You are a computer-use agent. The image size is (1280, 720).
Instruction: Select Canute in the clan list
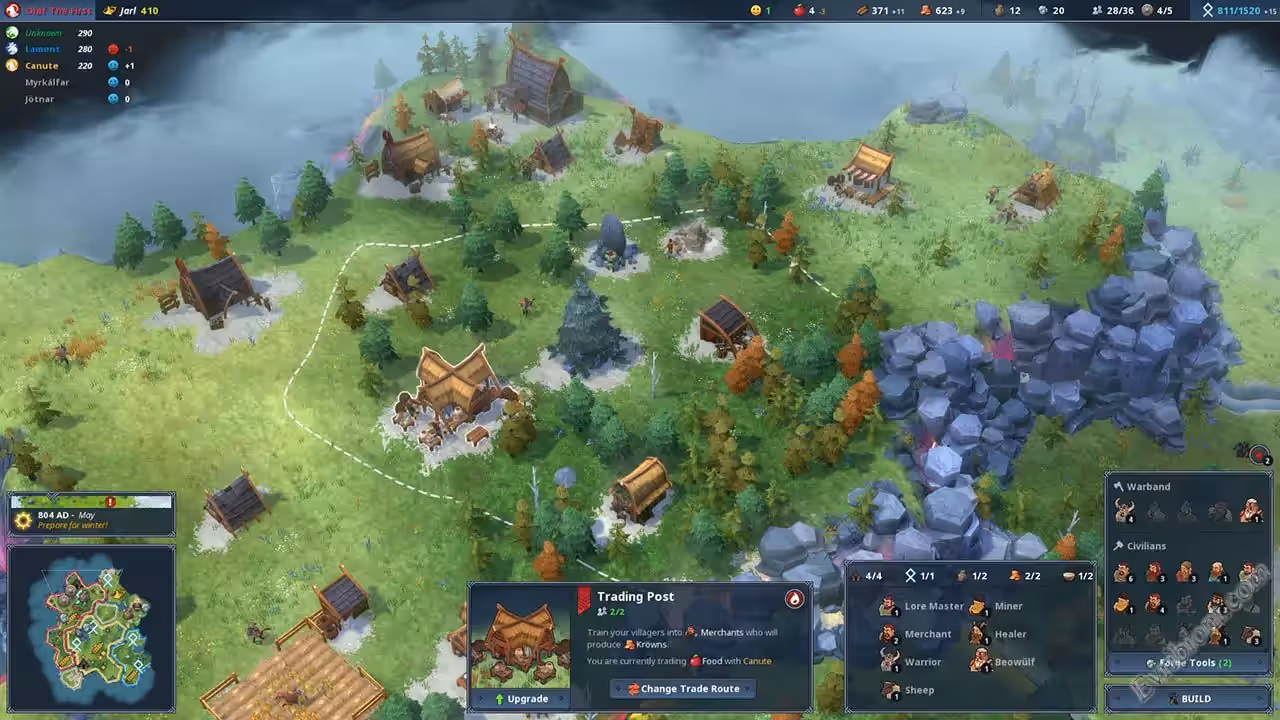(41, 65)
